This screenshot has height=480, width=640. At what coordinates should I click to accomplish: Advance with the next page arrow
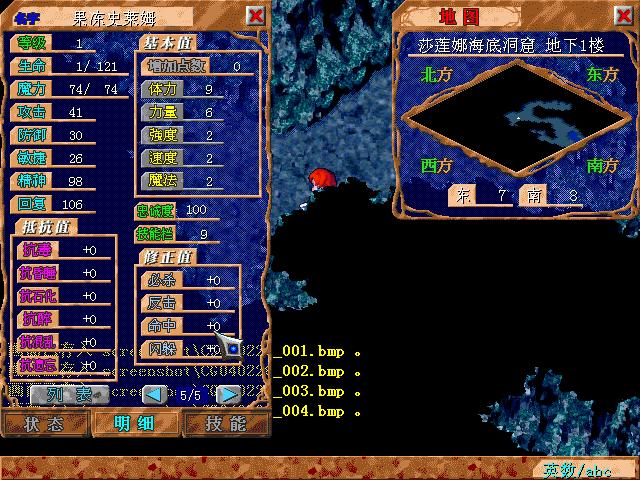point(228,394)
